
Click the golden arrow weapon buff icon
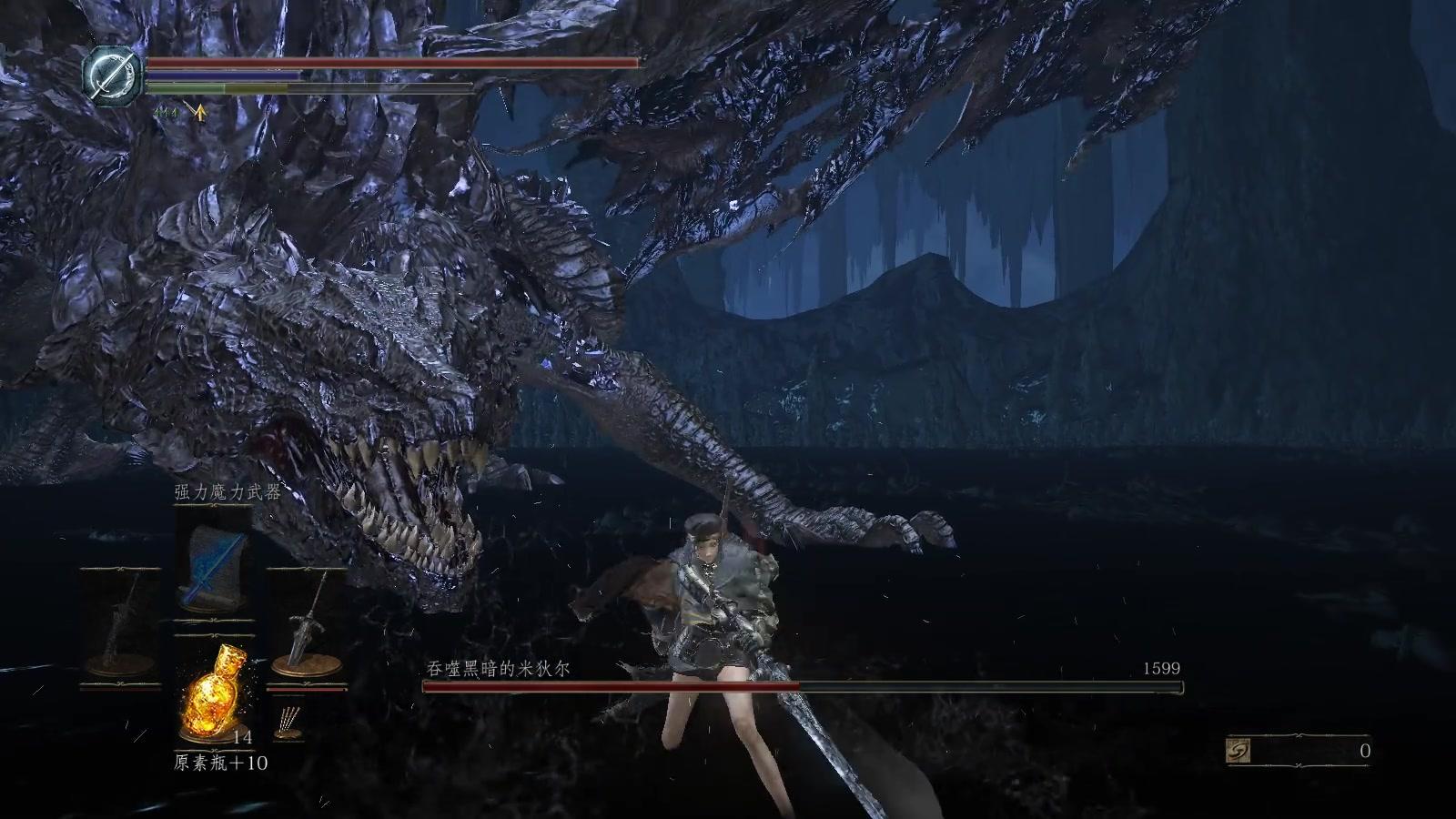tap(199, 113)
